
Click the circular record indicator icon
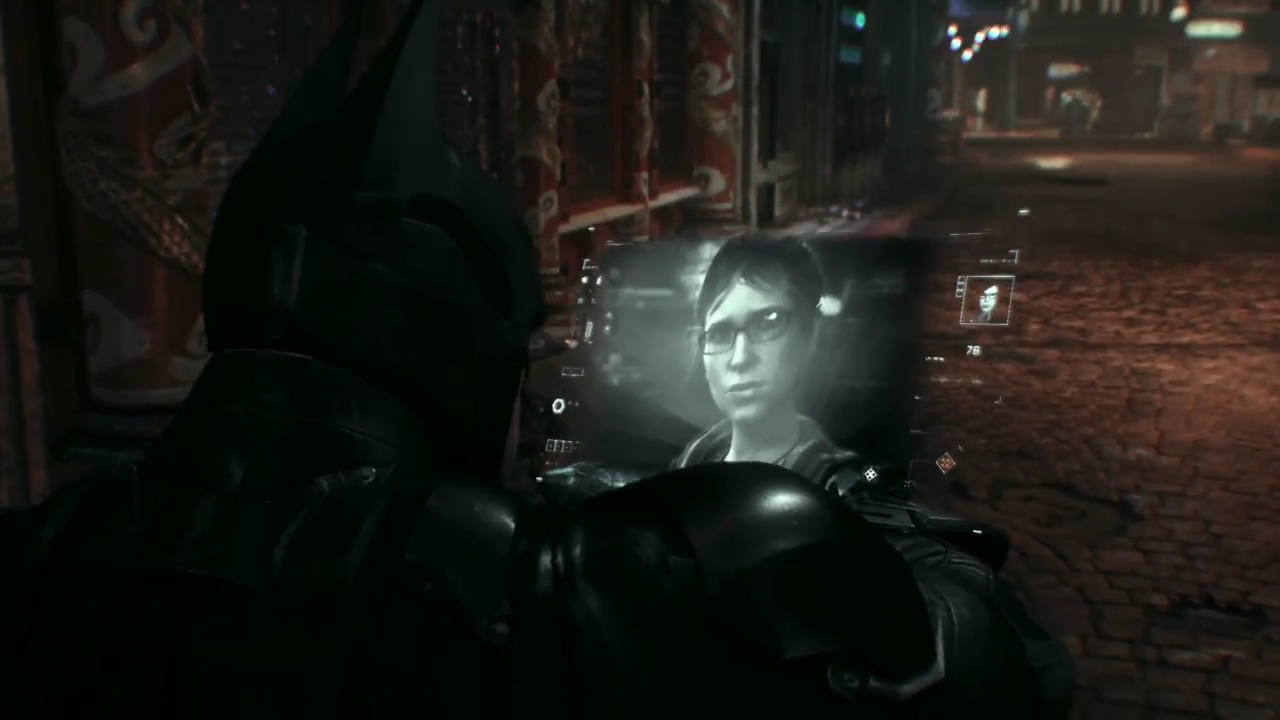point(559,405)
